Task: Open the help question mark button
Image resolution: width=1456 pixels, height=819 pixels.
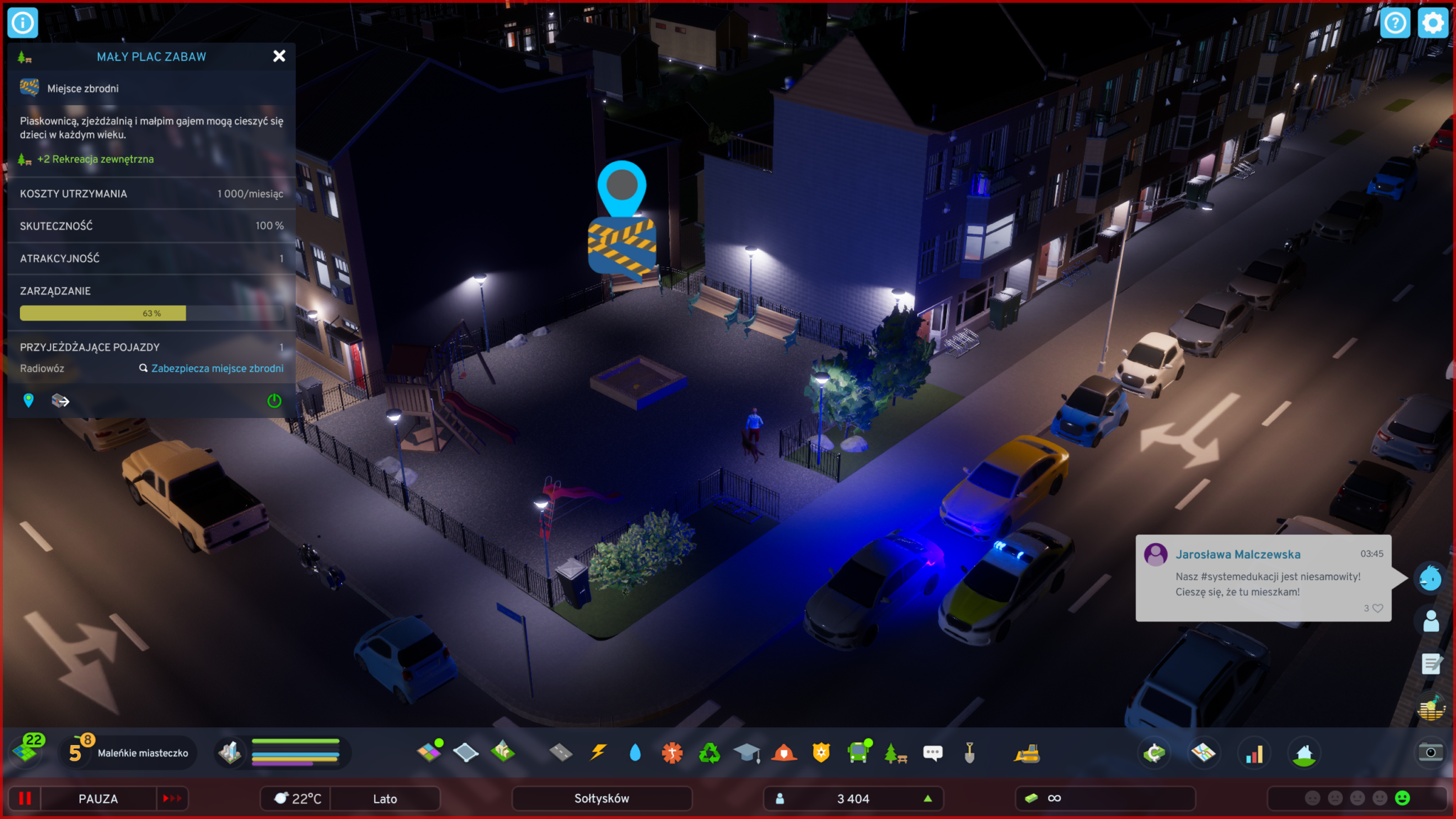Action: 1395,23
